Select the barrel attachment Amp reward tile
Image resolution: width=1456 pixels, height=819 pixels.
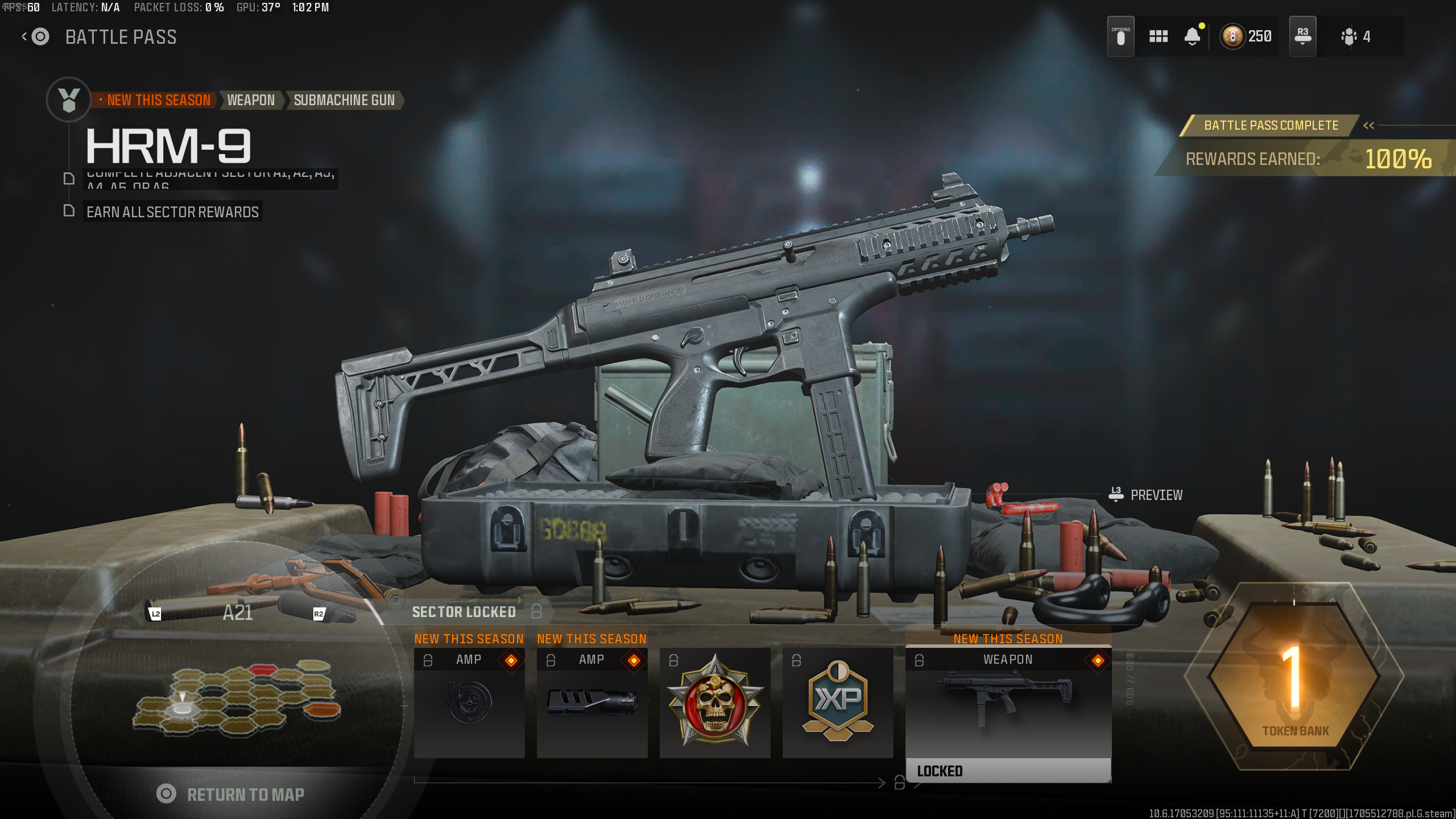[x=592, y=703]
